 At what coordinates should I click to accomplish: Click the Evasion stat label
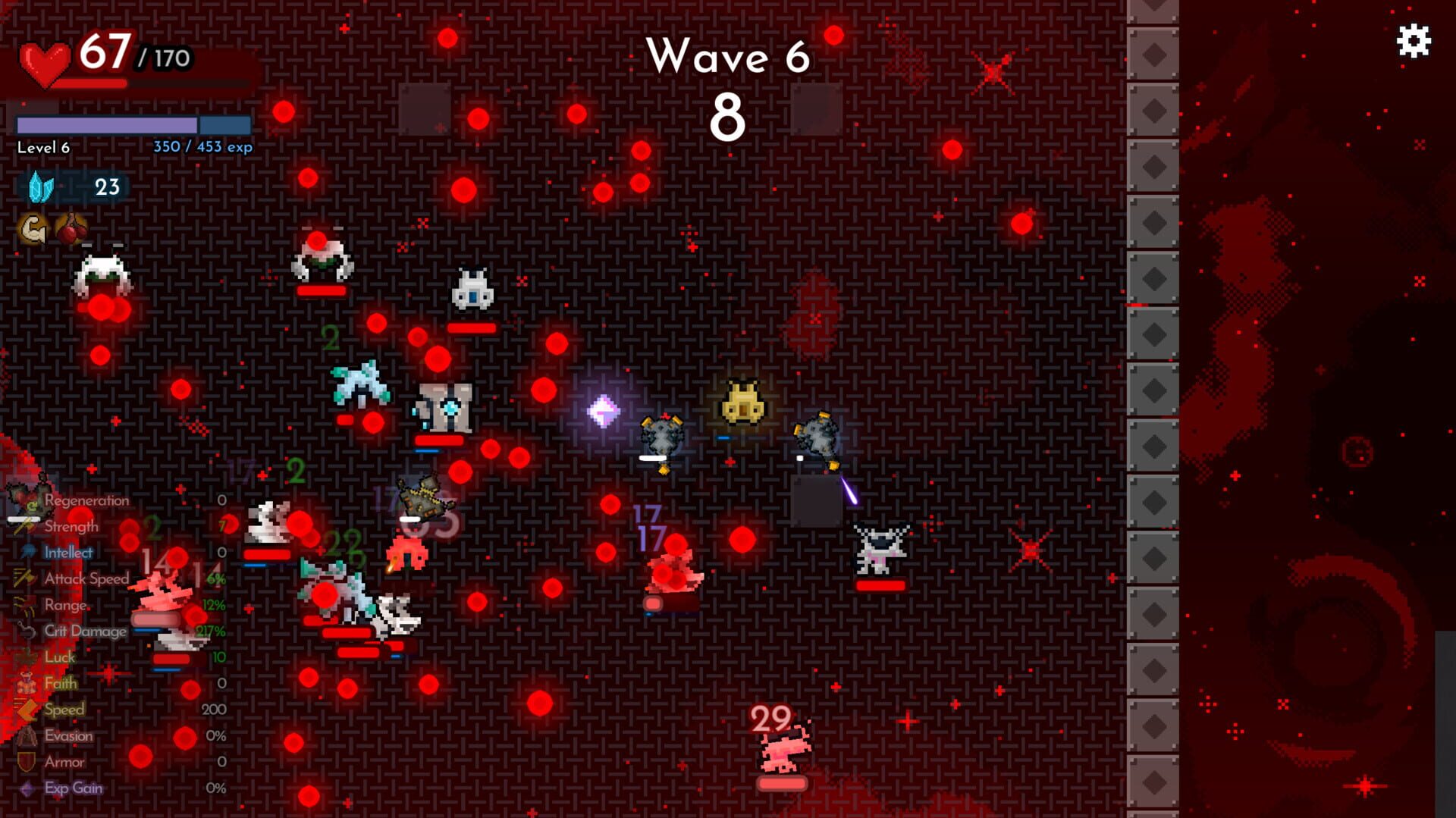(70, 735)
